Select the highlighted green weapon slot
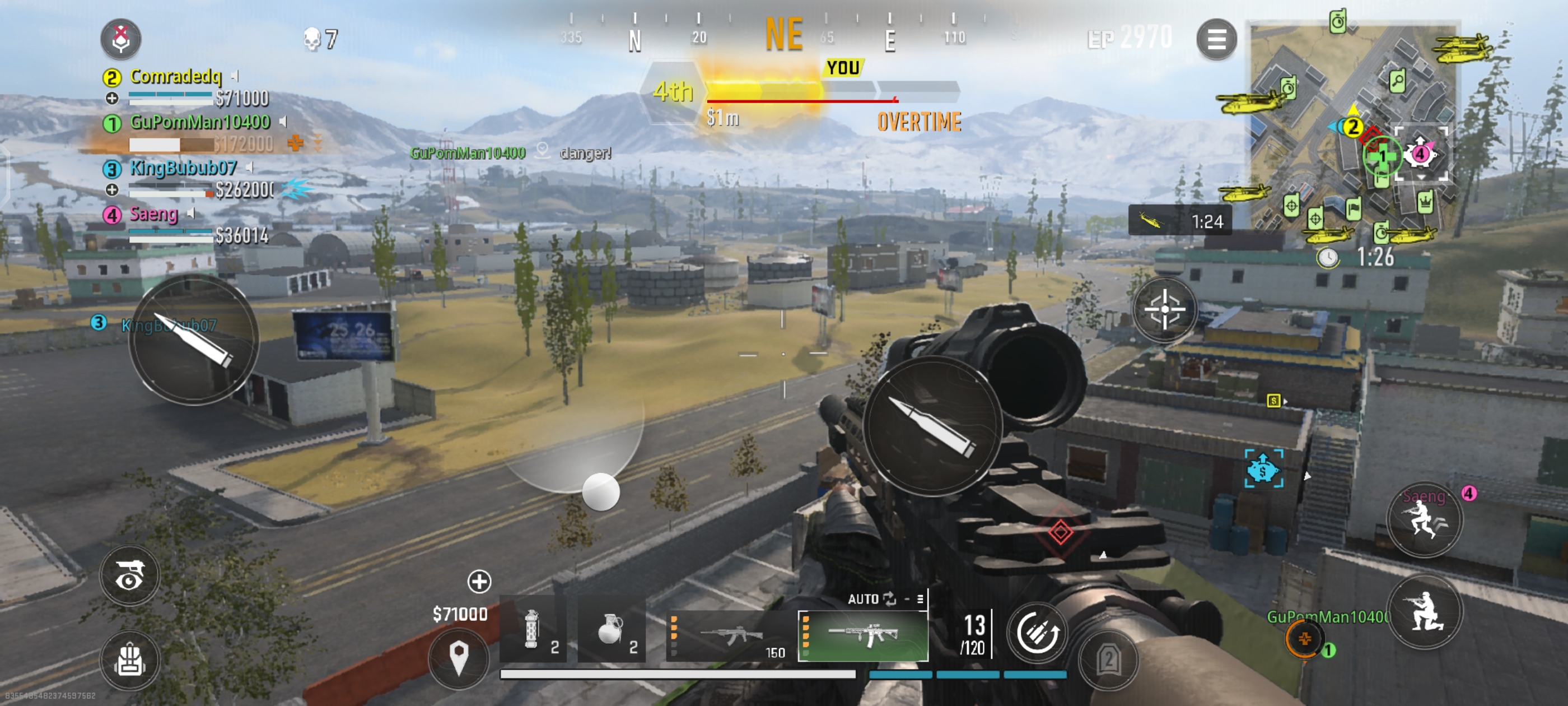Screen dimensions: 1568x706 click(x=863, y=635)
